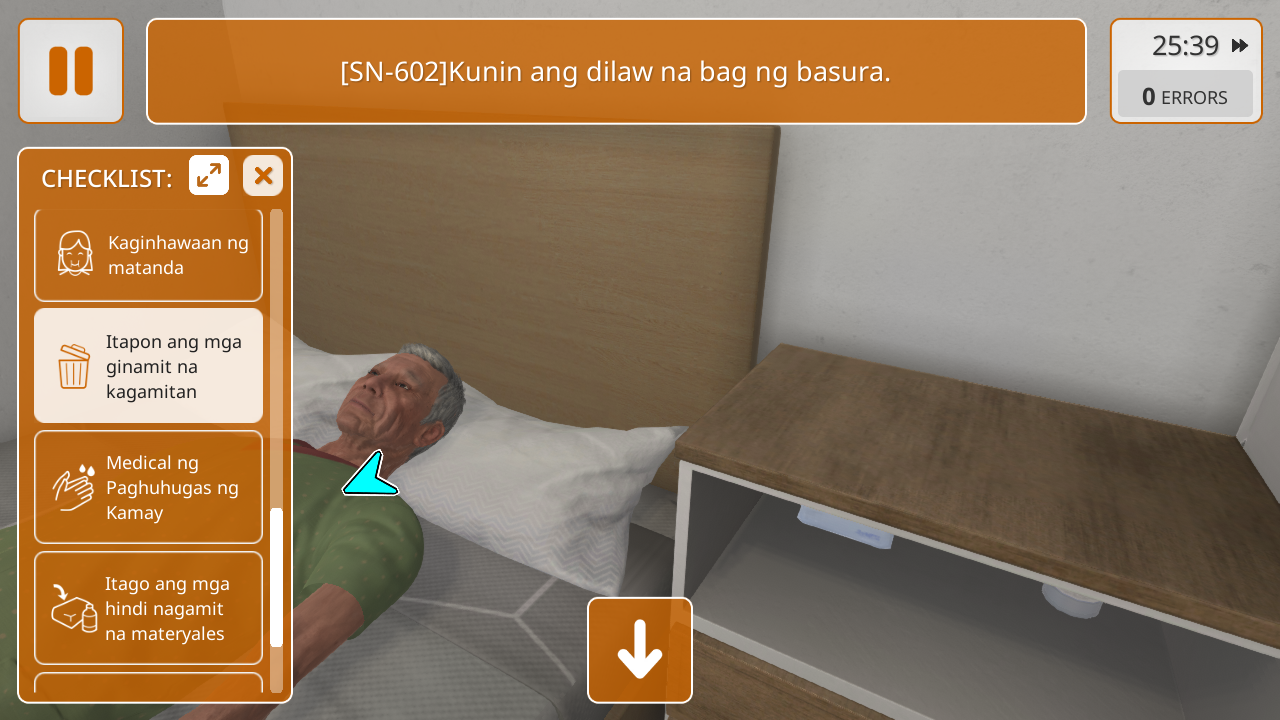This screenshot has height=720, width=1280.
Task: Click the fast-forward icon beside the timer
Action: point(1240,46)
